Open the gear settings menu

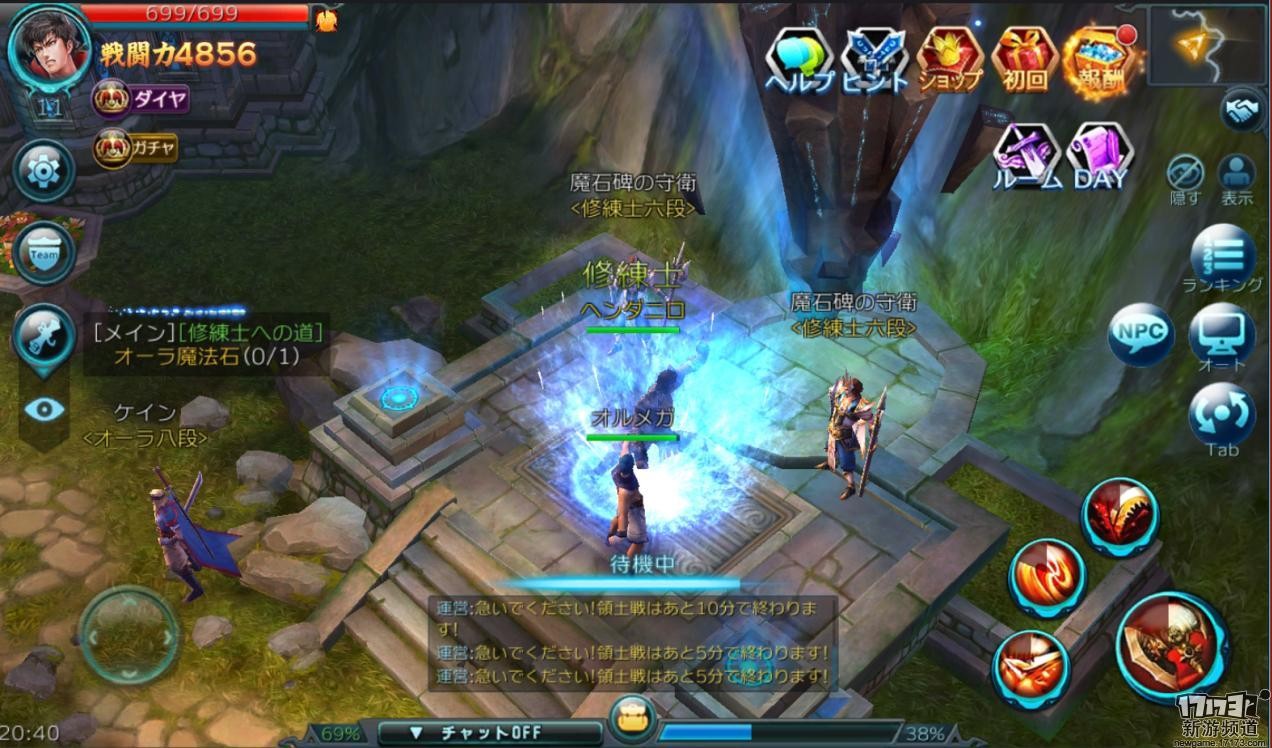tap(44, 171)
